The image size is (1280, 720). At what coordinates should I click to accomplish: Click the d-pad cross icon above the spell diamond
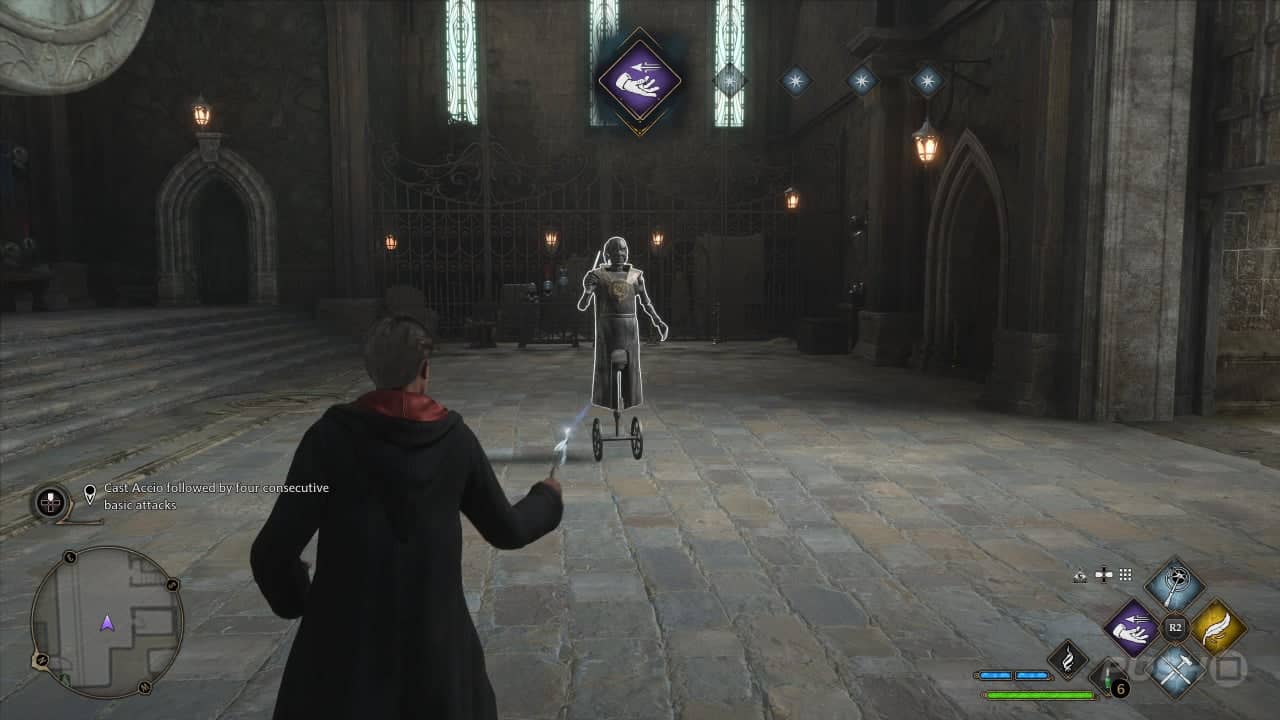coord(1103,574)
